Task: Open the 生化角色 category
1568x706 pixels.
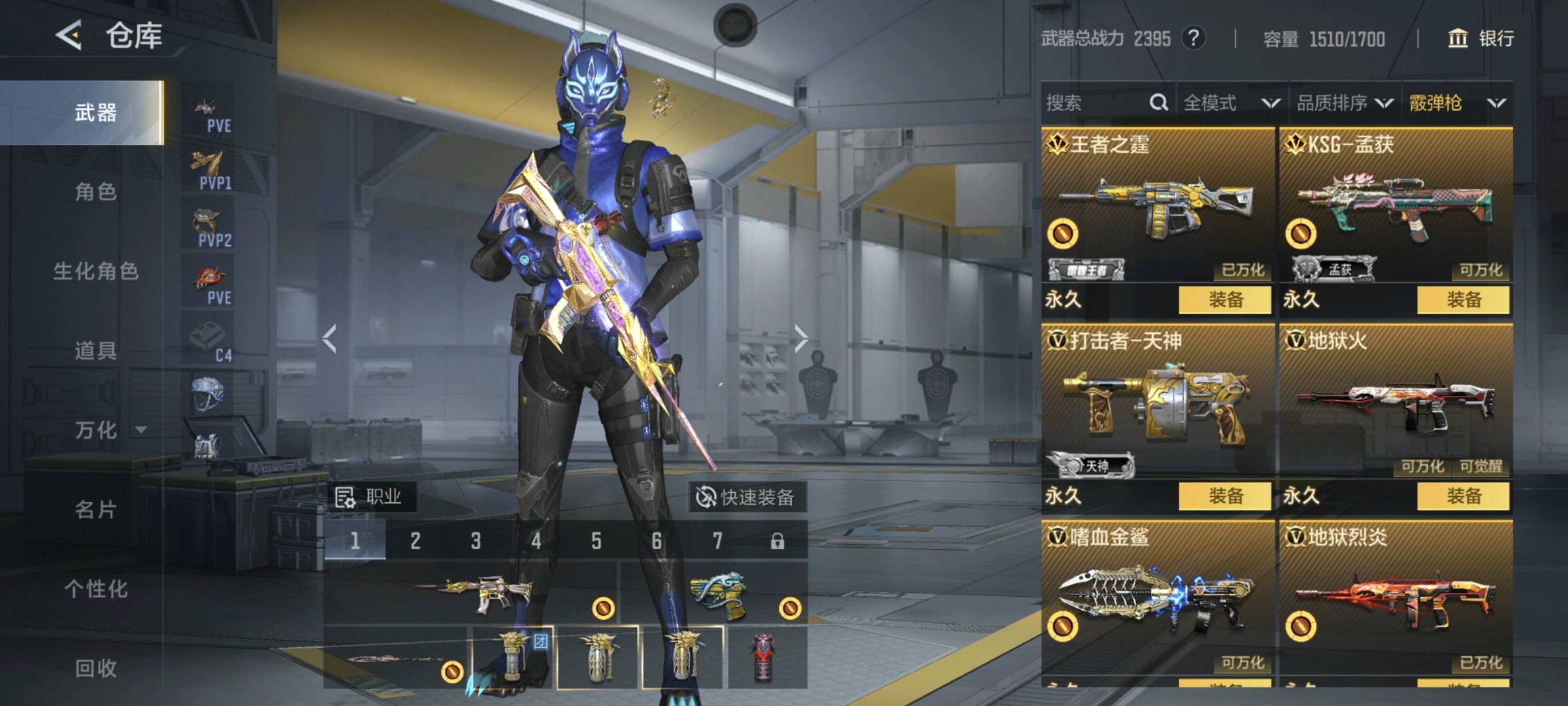Action: tap(95, 271)
